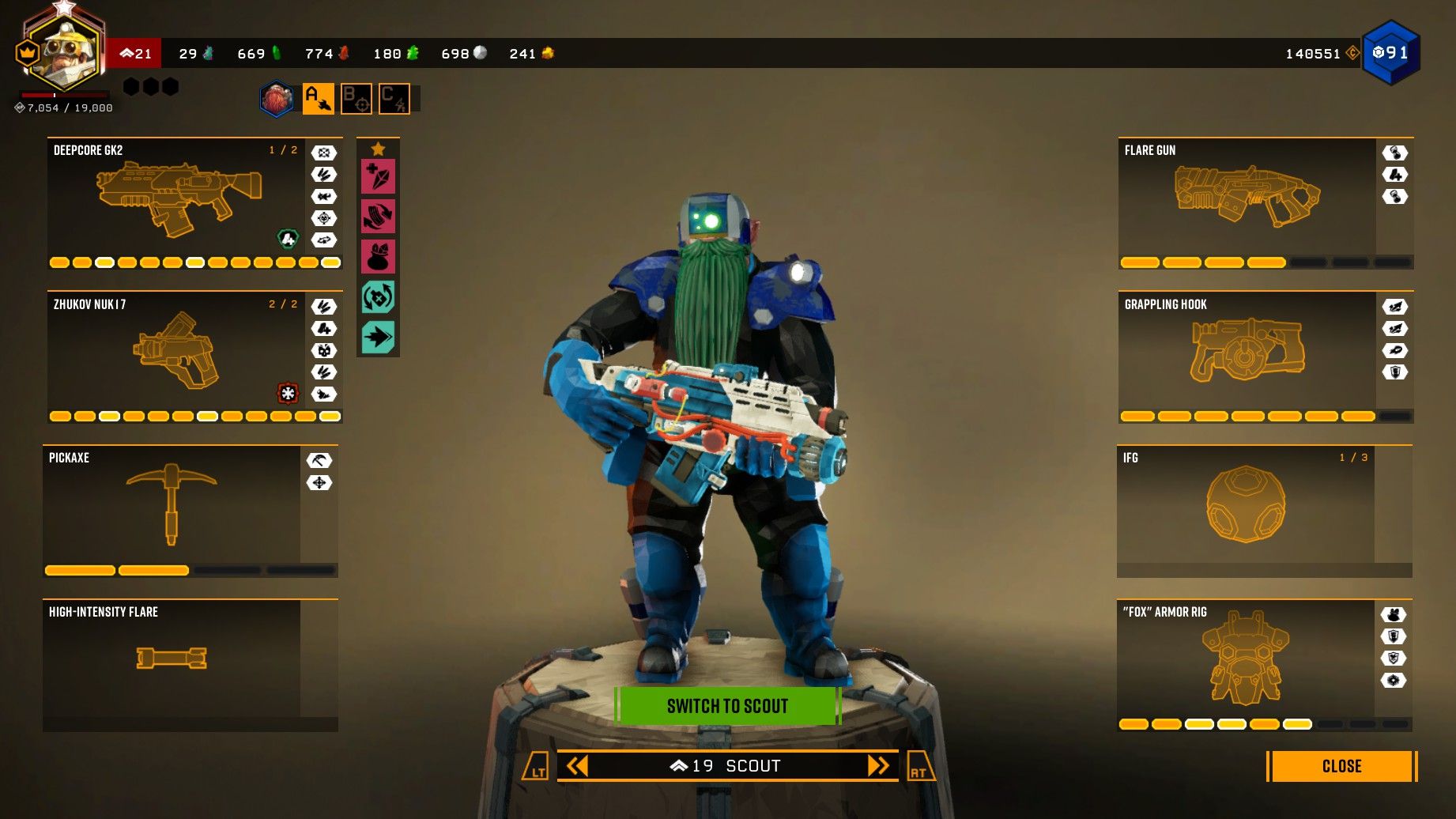Screen dimensions: 1456x819
Task: Select the Deepcore GK2 primary weapon
Action: (190, 202)
